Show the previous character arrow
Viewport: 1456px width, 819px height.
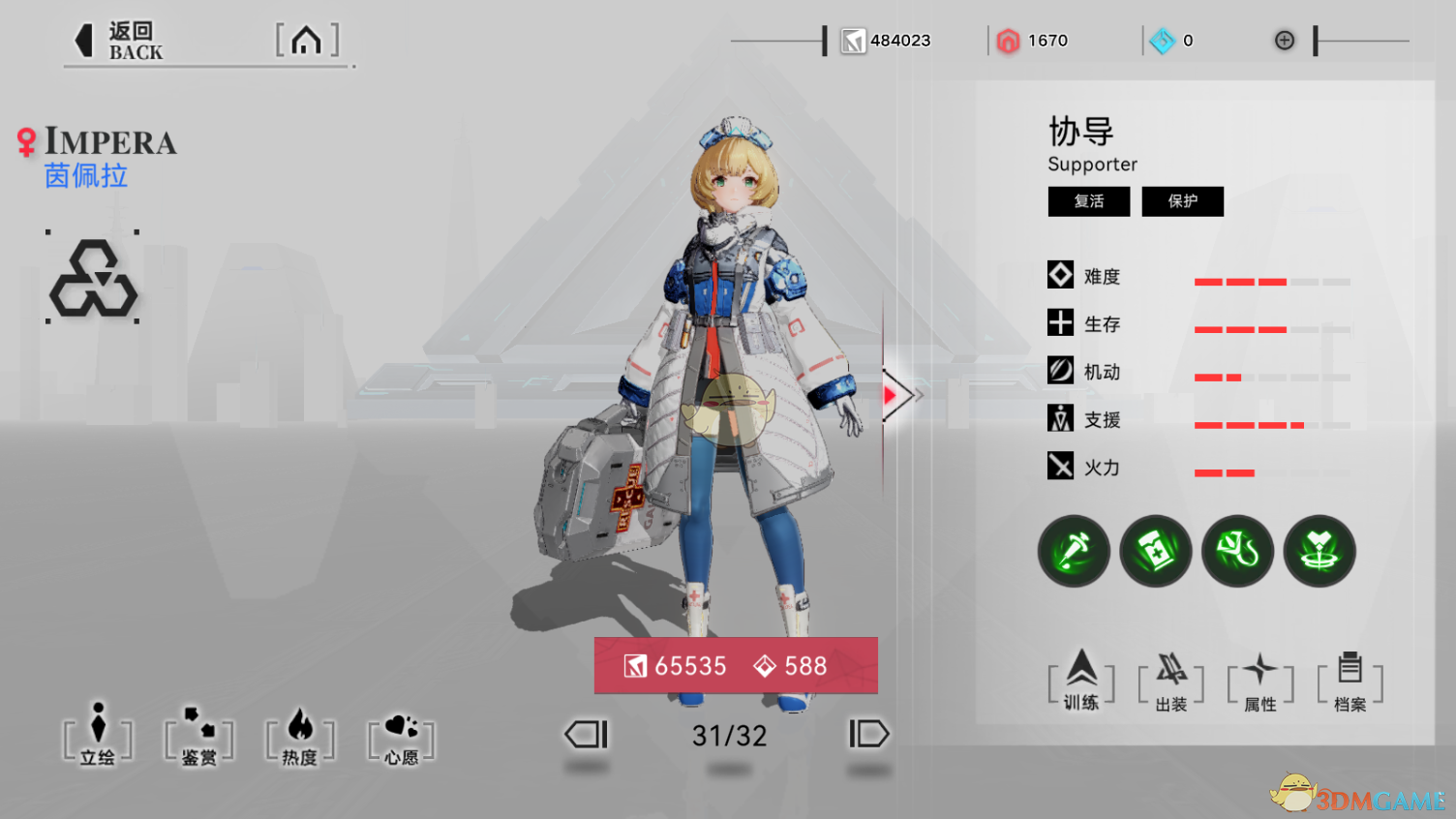[x=587, y=734]
